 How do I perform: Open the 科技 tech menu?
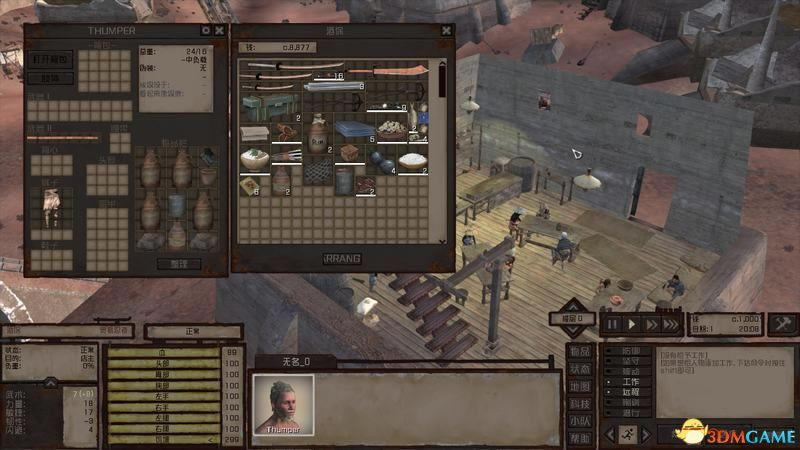(580, 403)
